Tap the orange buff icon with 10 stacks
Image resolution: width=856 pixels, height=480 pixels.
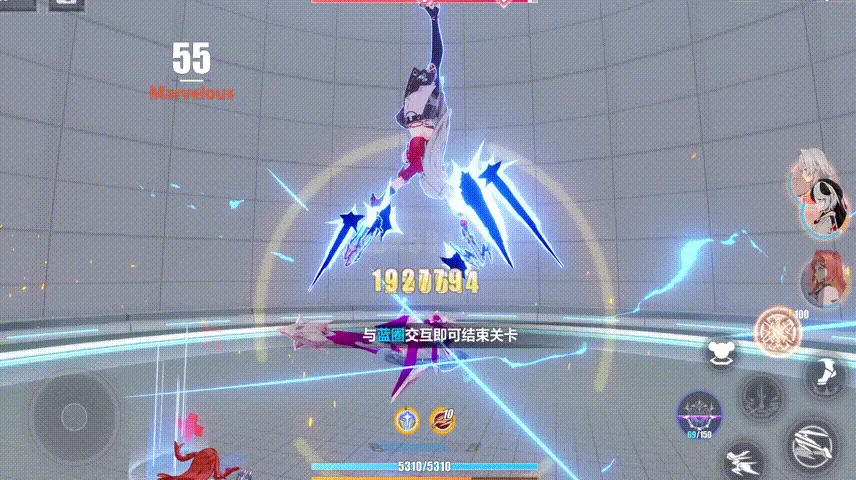point(442,420)
